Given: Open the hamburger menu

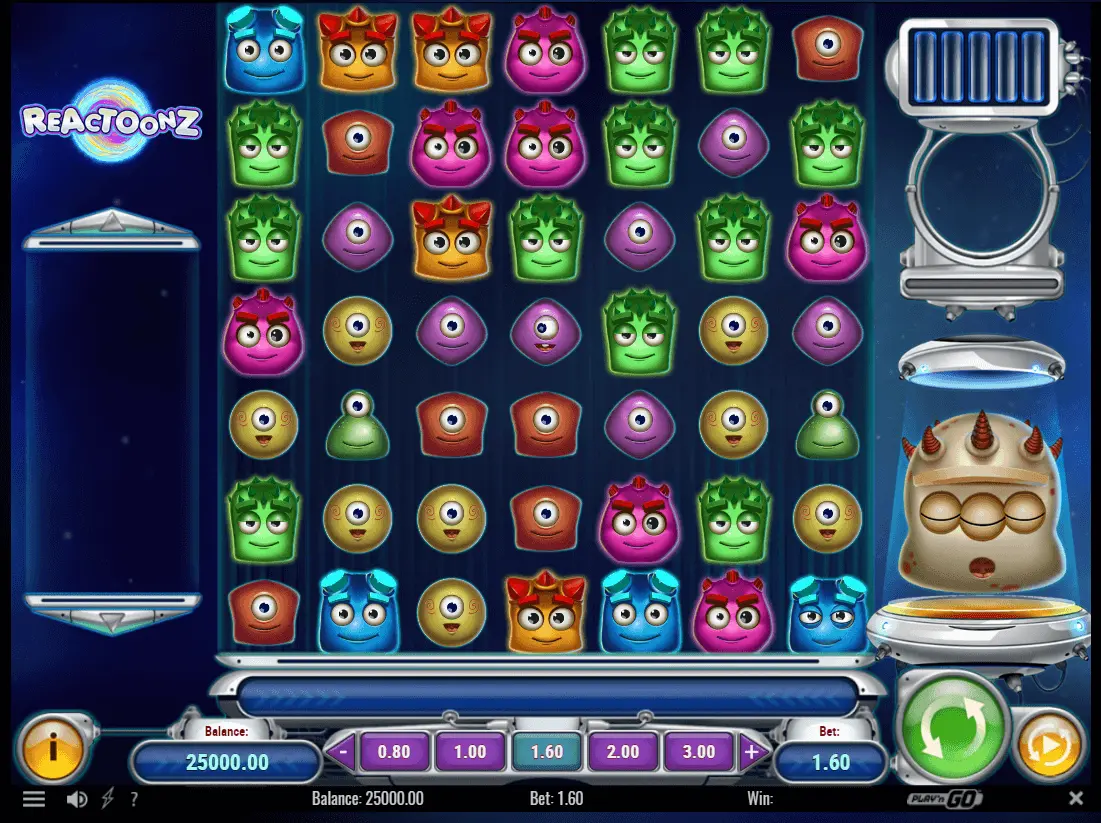Looking at the screenshot, I should (34, 799).
